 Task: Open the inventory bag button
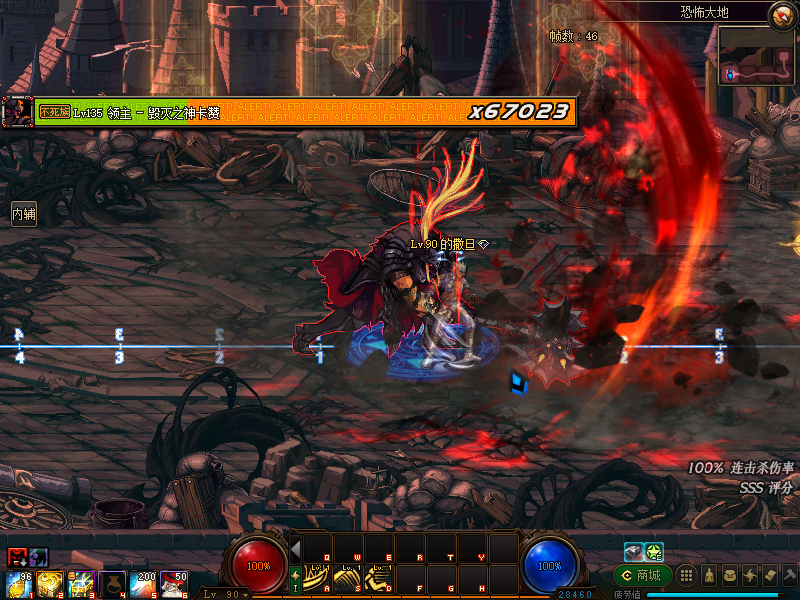click(x=728, y=575)
